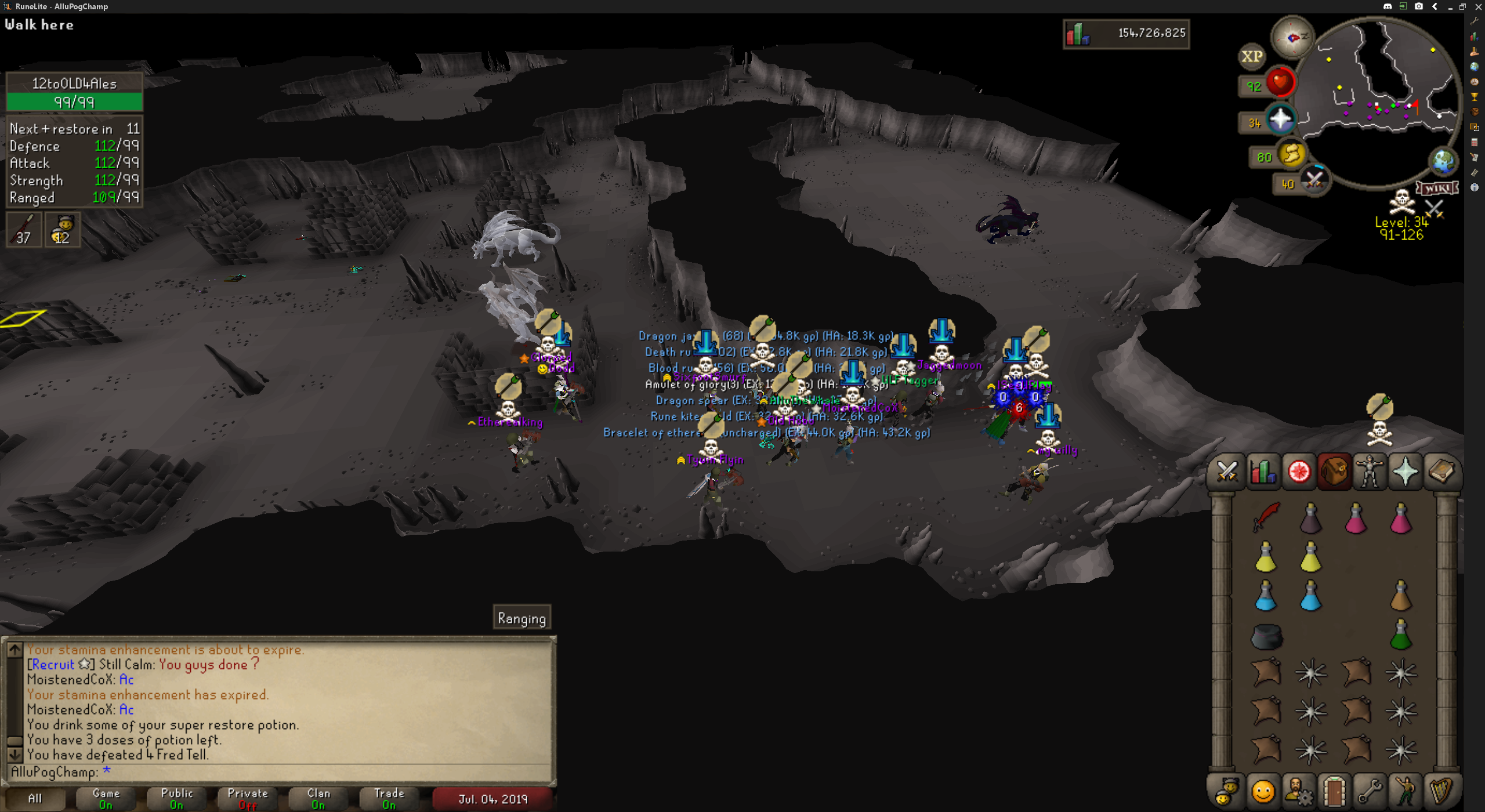This screenshot has height=812, width=1485.
Task: Close the RuneLite window
Action: click(x=1478, y=6)
